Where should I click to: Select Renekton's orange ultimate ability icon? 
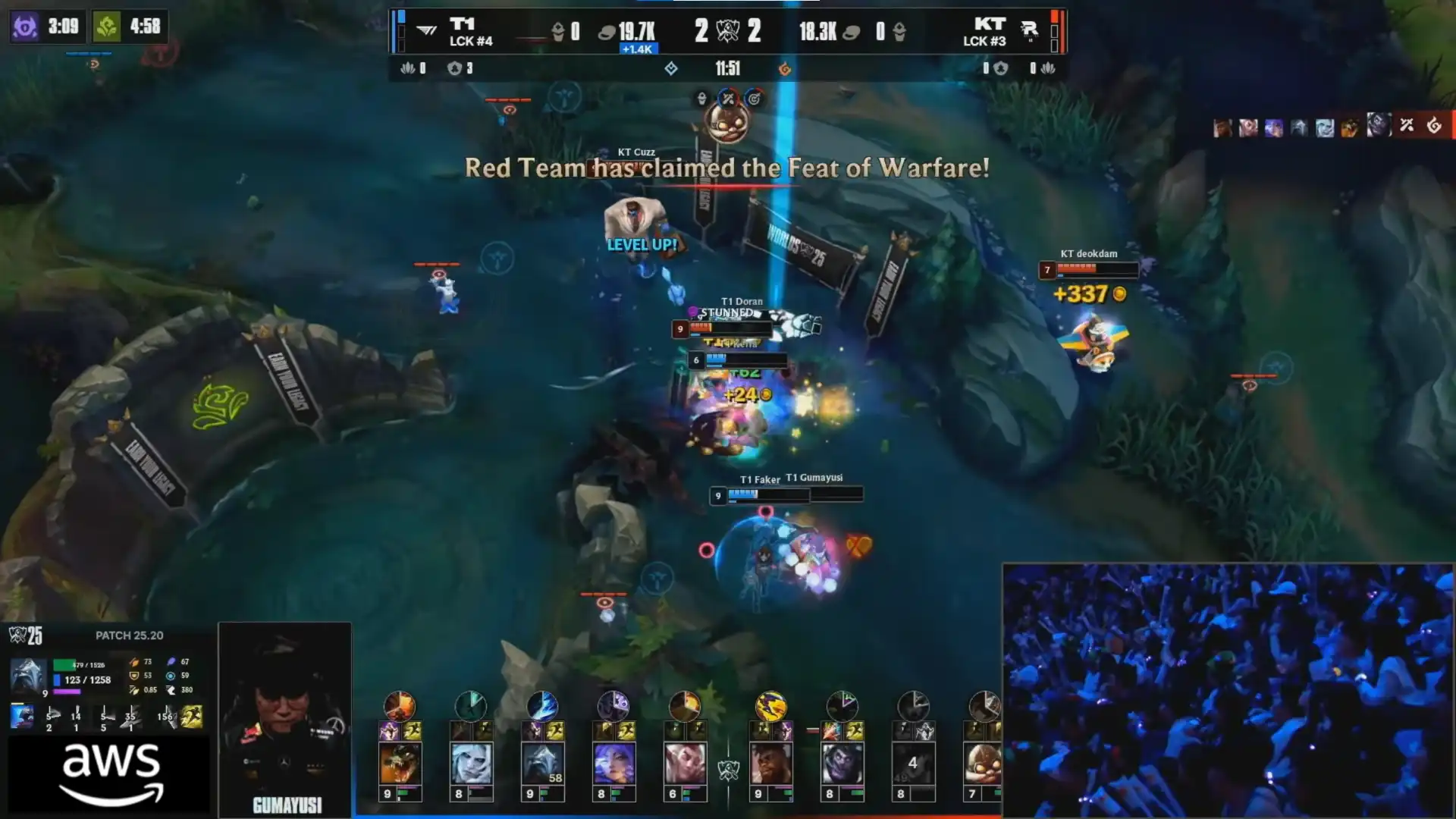(x=400, y=706)
